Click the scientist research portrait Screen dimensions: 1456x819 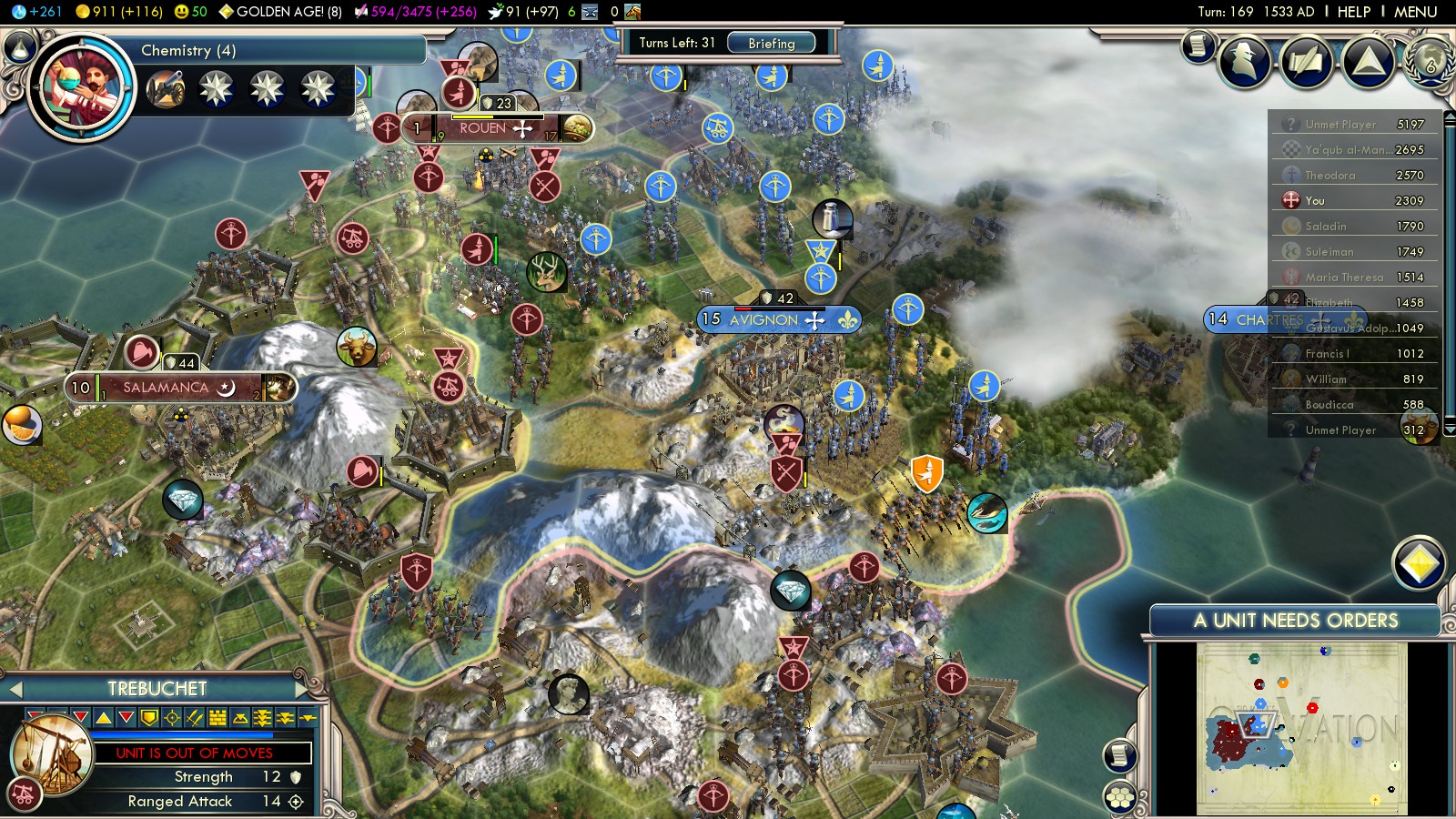(x=82, y=87)
